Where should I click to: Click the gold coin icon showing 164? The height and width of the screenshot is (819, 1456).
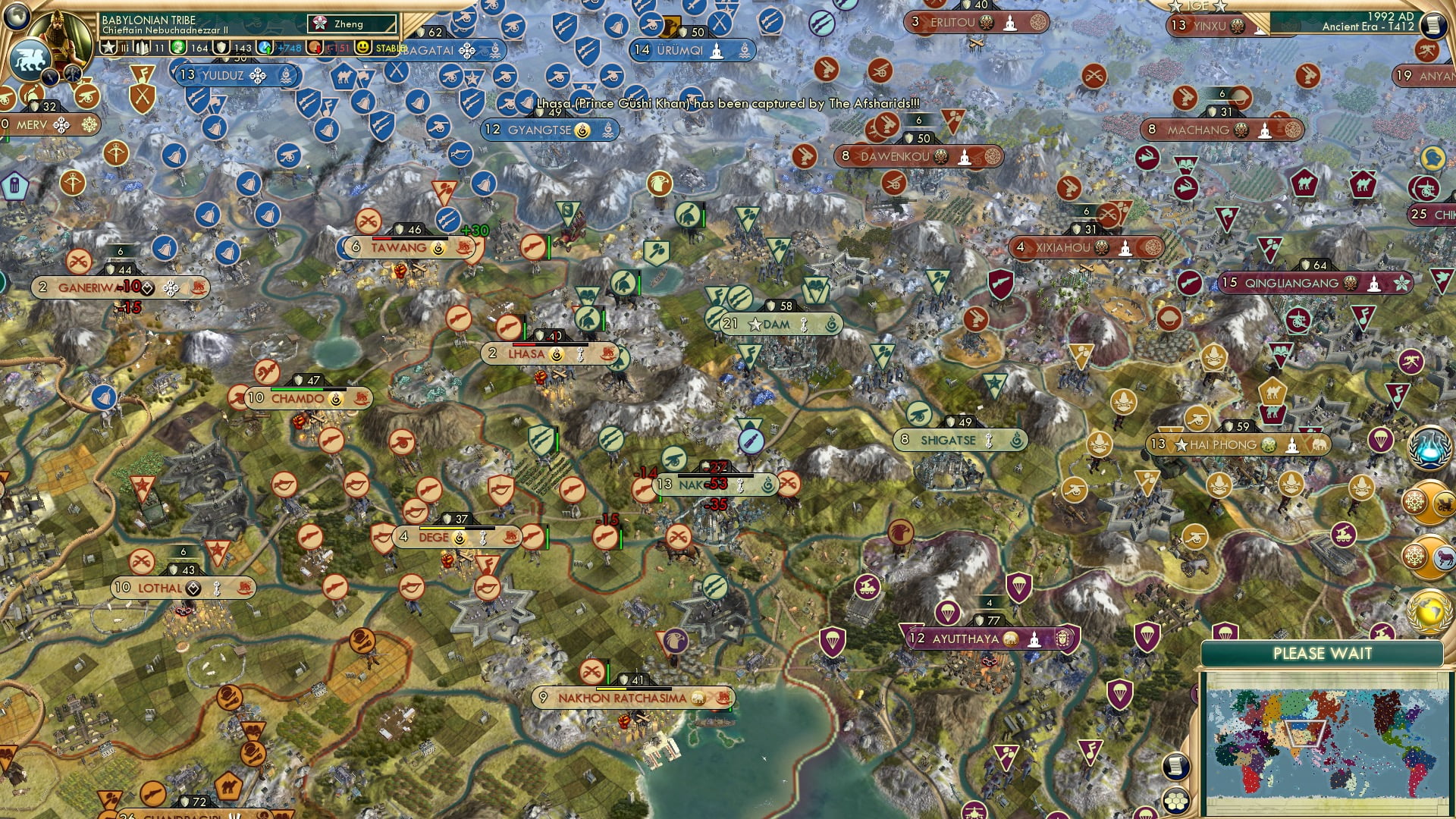coord(178,47)
